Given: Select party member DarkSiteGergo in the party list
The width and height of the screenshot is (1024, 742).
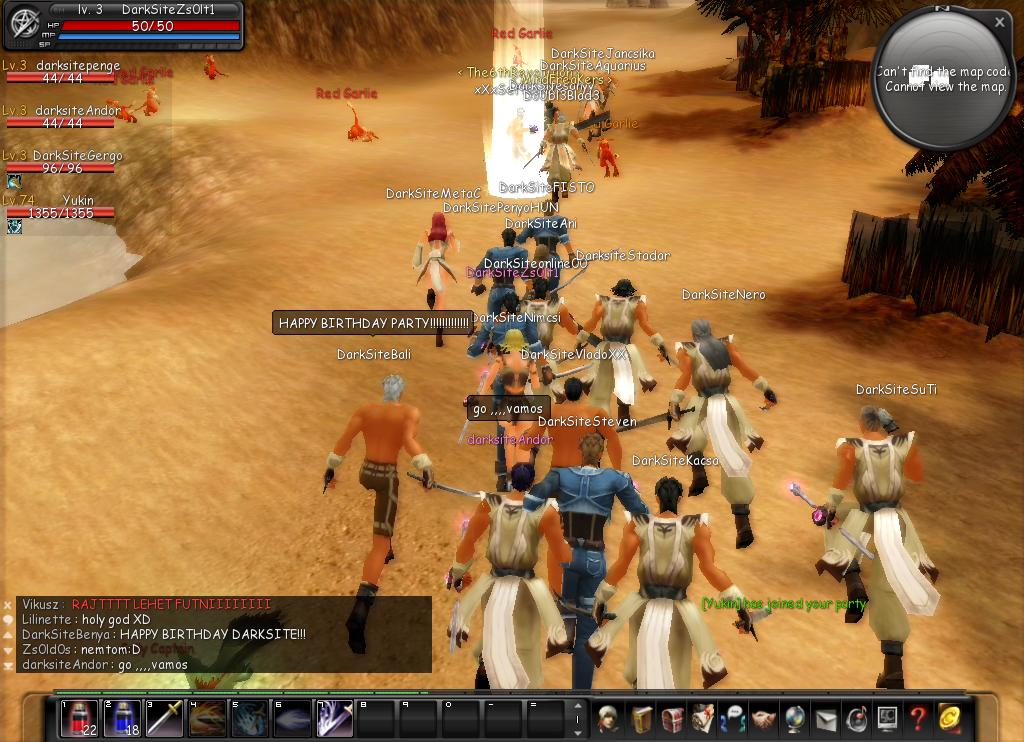Looking at the screenshot, I should (60, 162).
